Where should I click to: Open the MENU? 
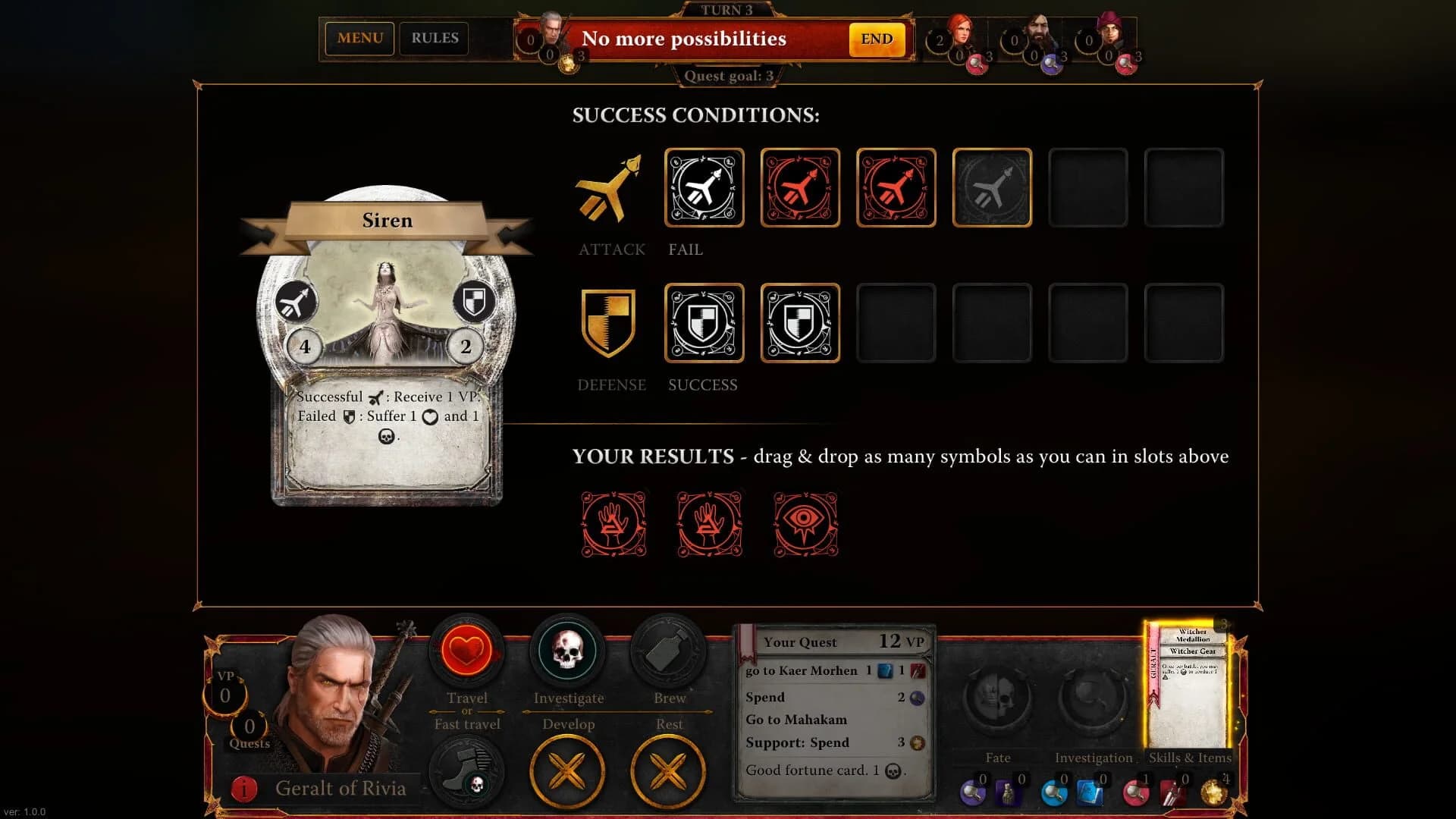click(359, 38)
